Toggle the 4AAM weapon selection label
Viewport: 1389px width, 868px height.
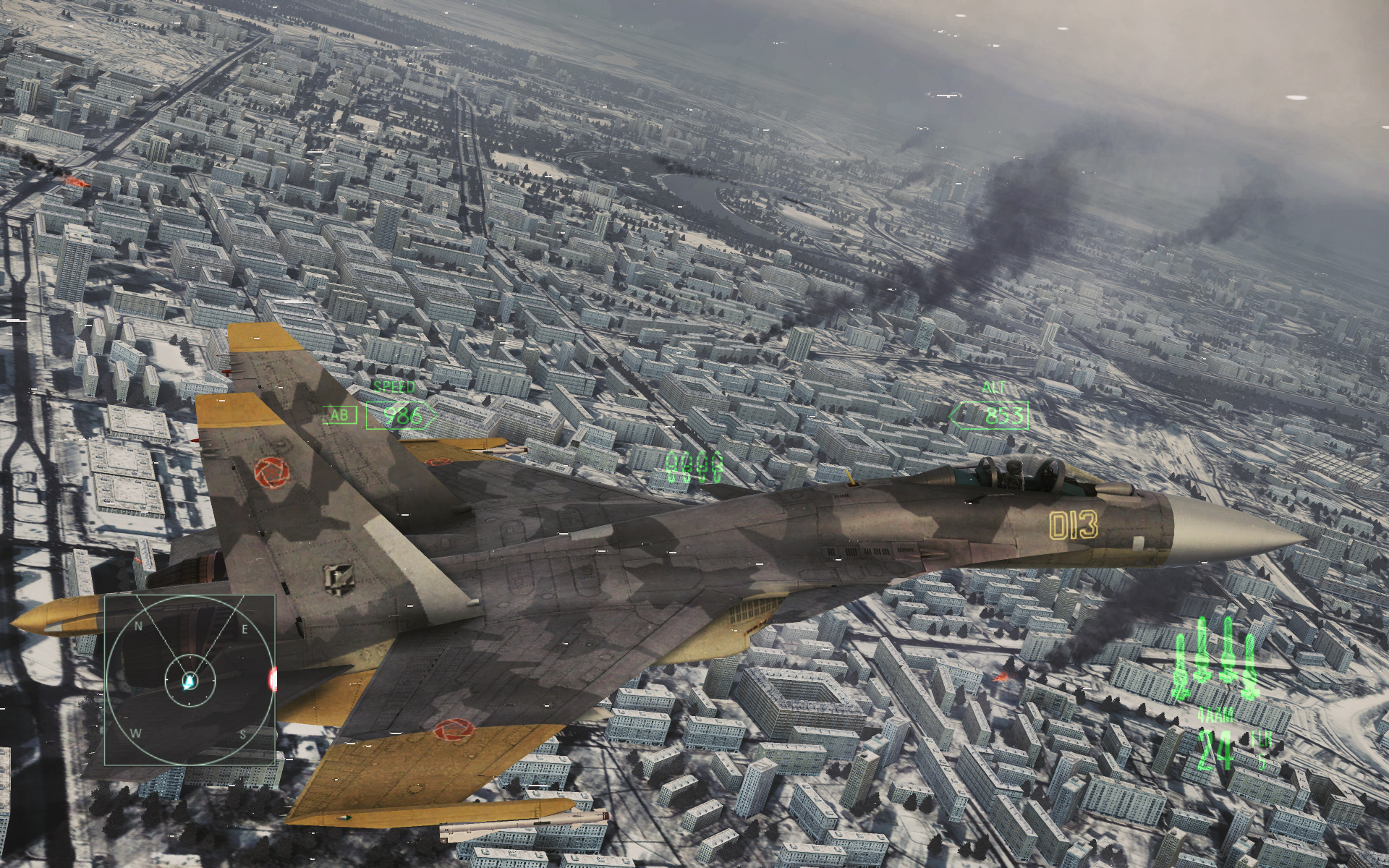click(1215, 715)
